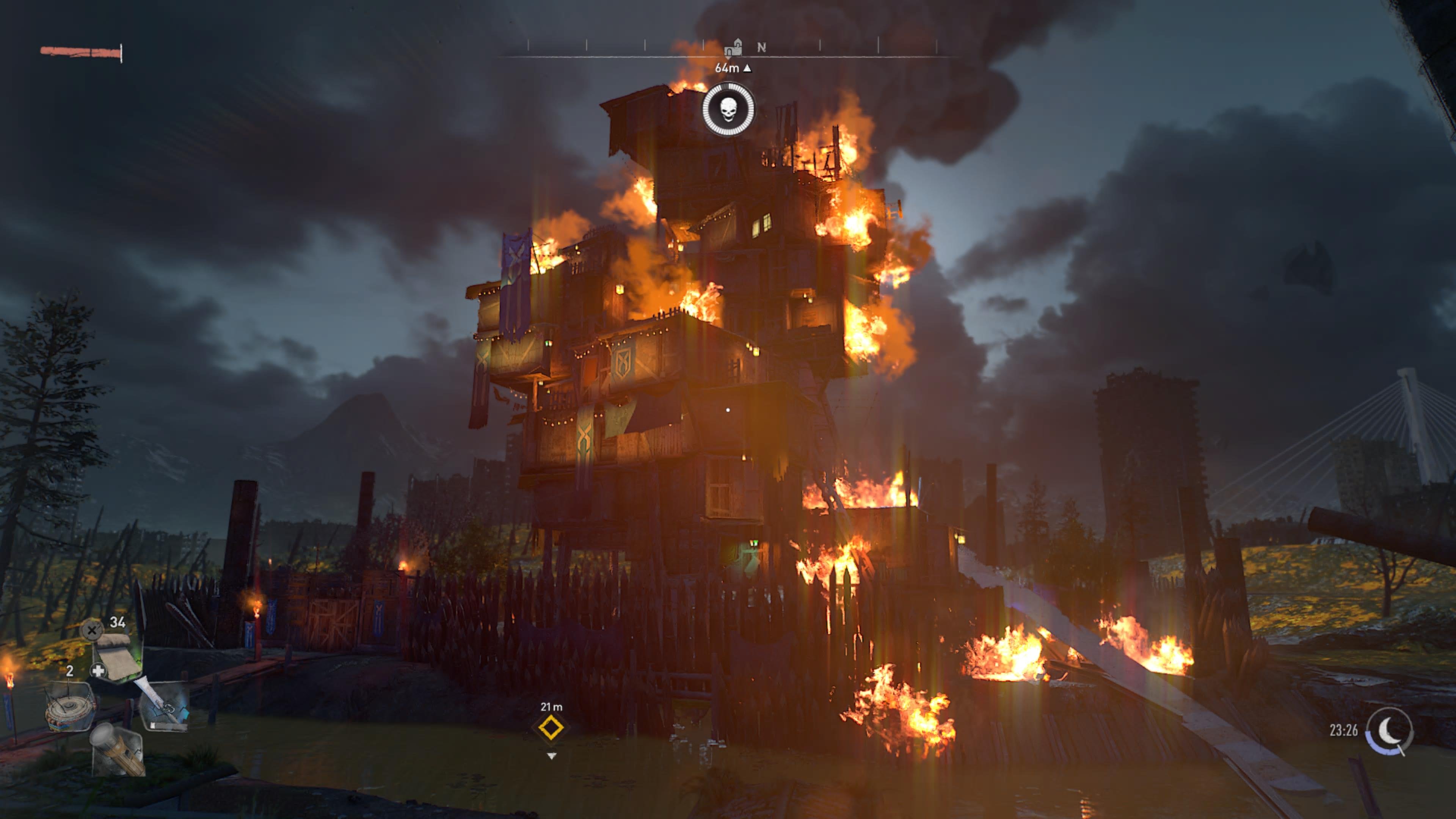The height and width of the screenshot is (819, 1456).
Task: Select the N heading letter on the compass bar
Action: [x=763, y=47]
